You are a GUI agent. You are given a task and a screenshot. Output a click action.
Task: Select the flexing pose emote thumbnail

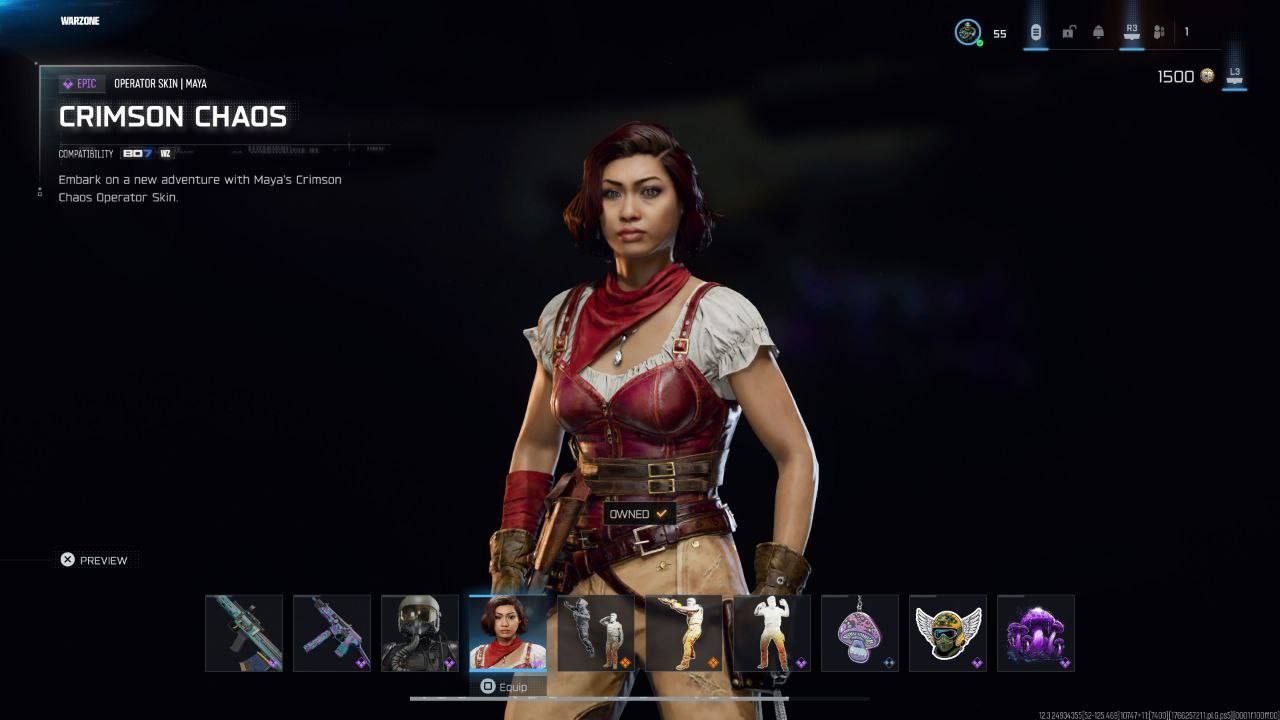[772, 633]
